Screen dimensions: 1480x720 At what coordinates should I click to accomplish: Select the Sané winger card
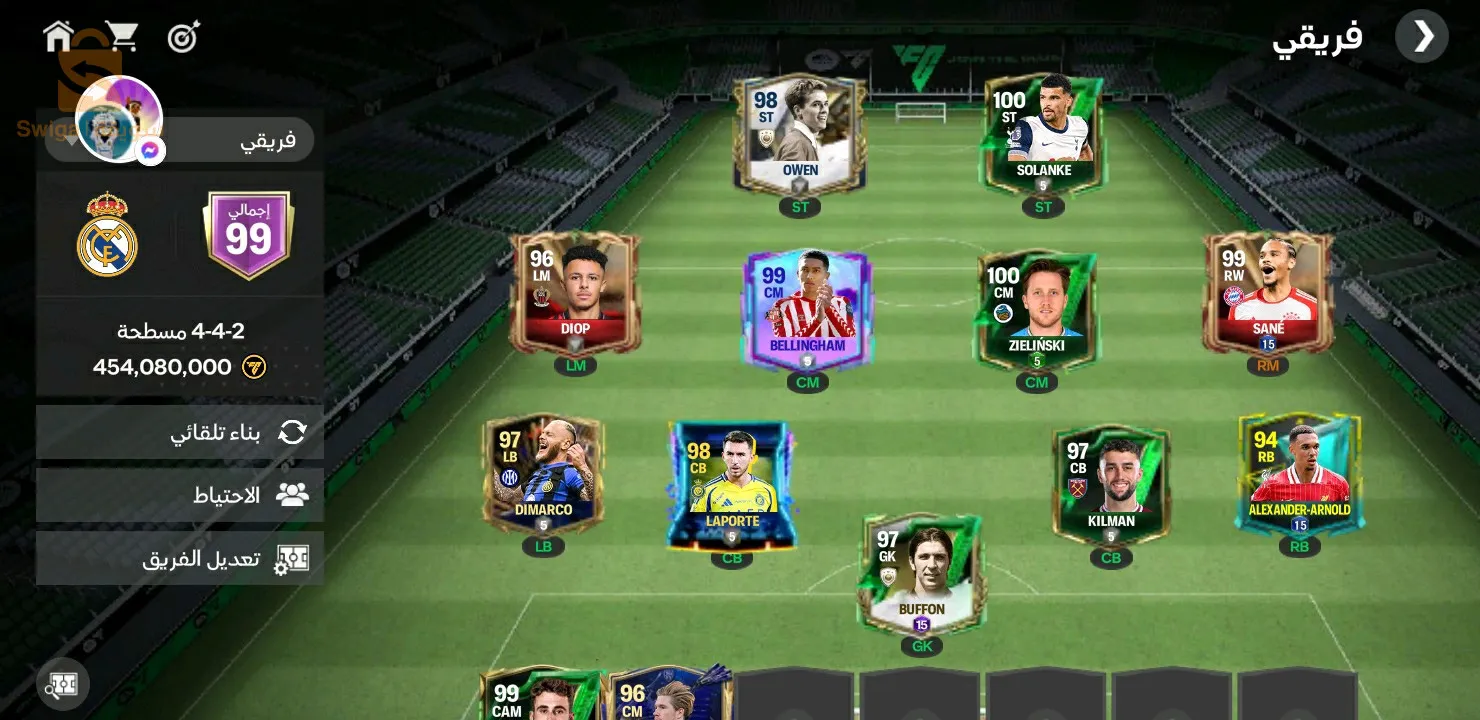tap(1268, 293)
